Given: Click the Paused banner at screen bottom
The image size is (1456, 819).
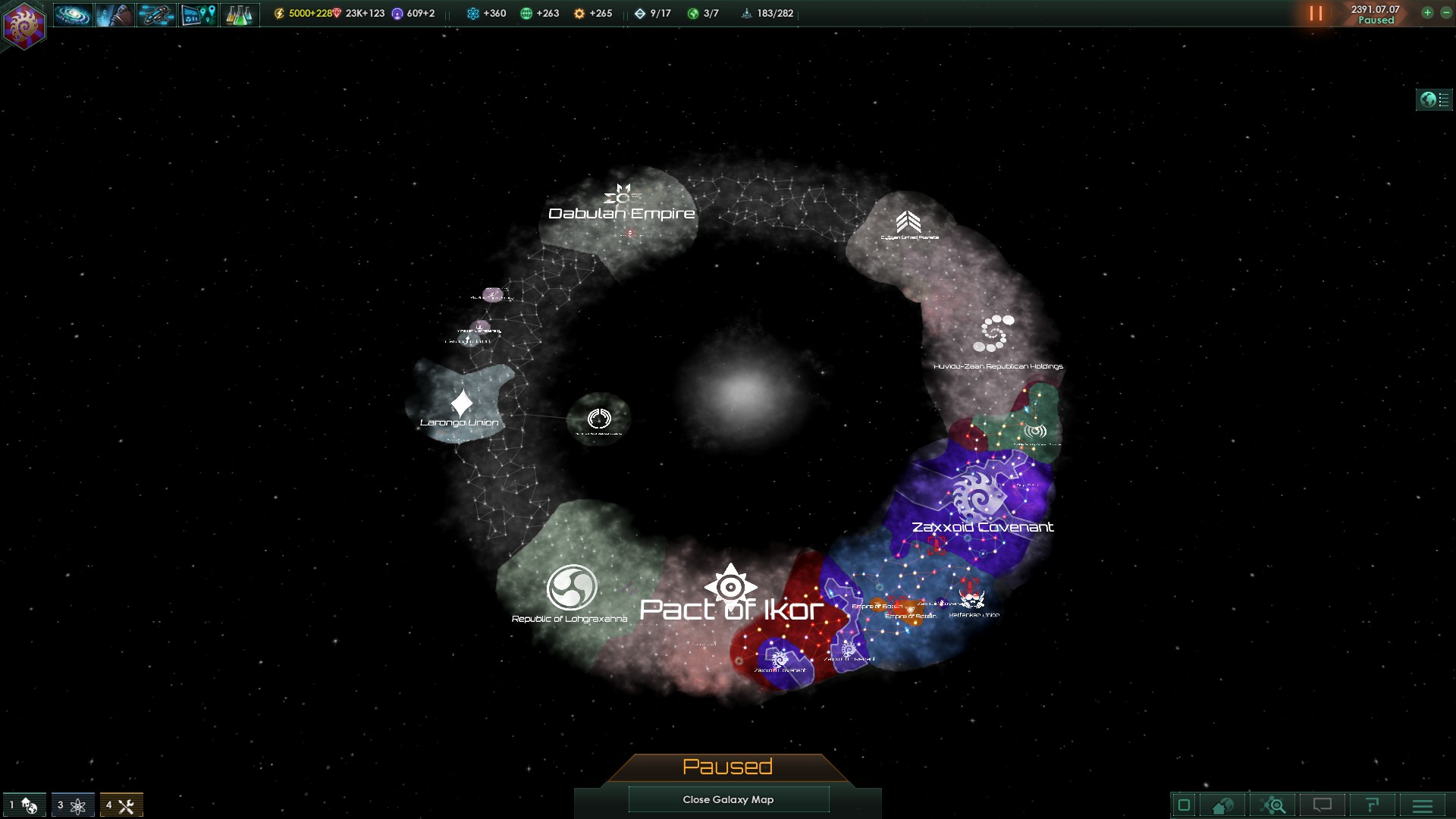Looking at the screenshot, I should pyautogui.click(x=727, y=767).
